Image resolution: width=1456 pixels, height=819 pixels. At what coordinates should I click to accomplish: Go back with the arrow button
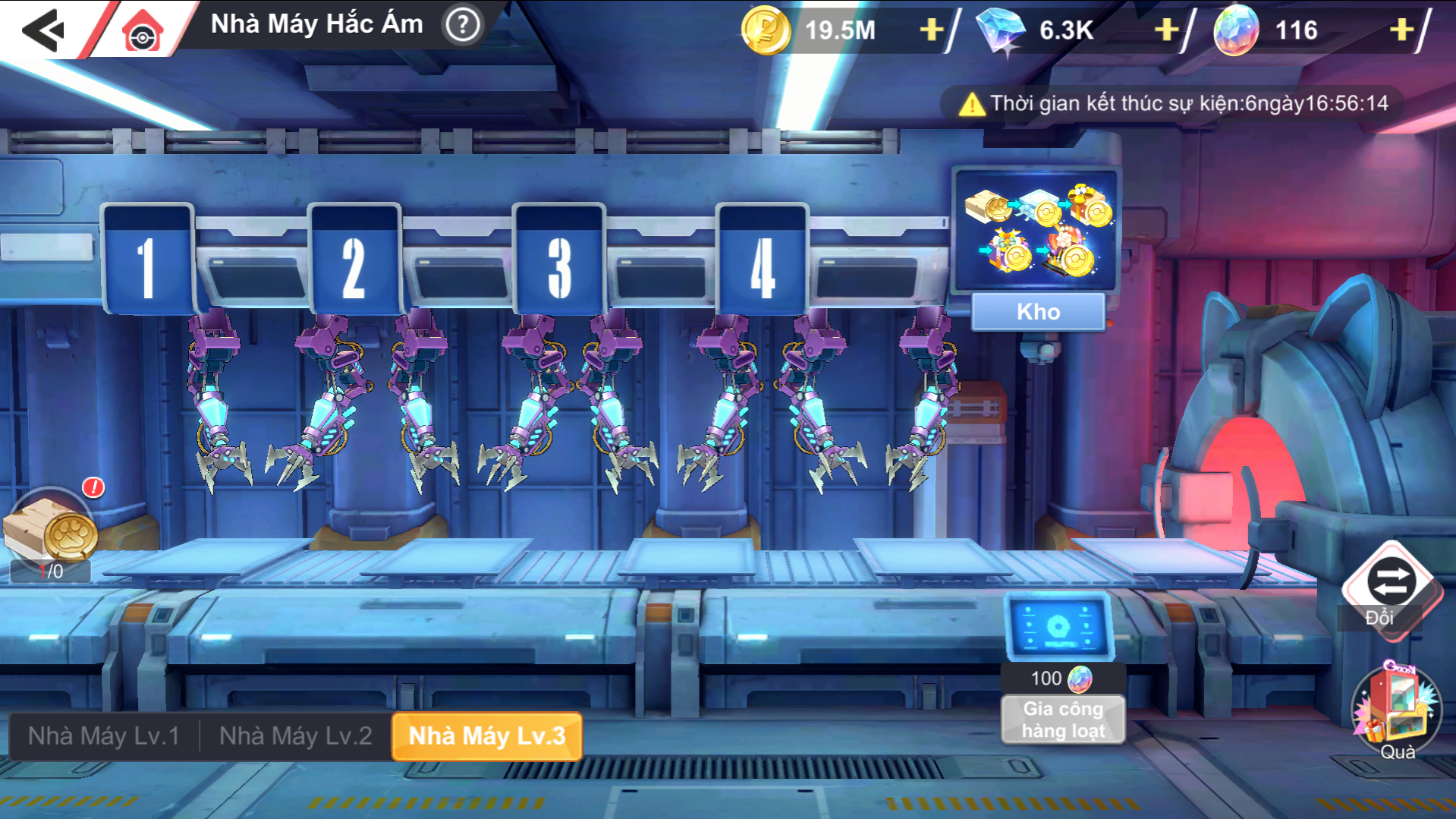43,30
